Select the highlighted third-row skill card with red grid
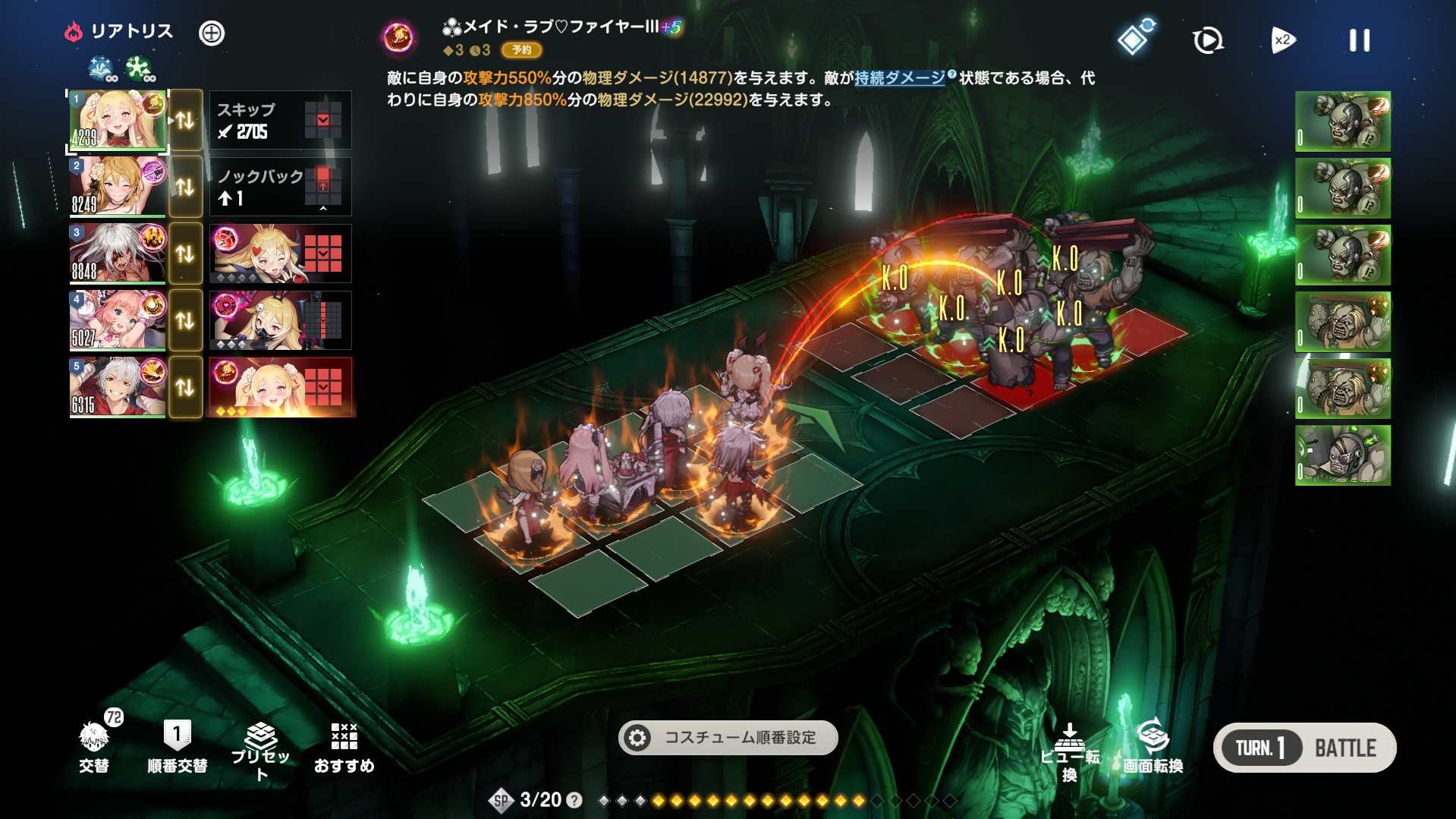This screenshot has height=819, width=1456. tap(280, 254)
